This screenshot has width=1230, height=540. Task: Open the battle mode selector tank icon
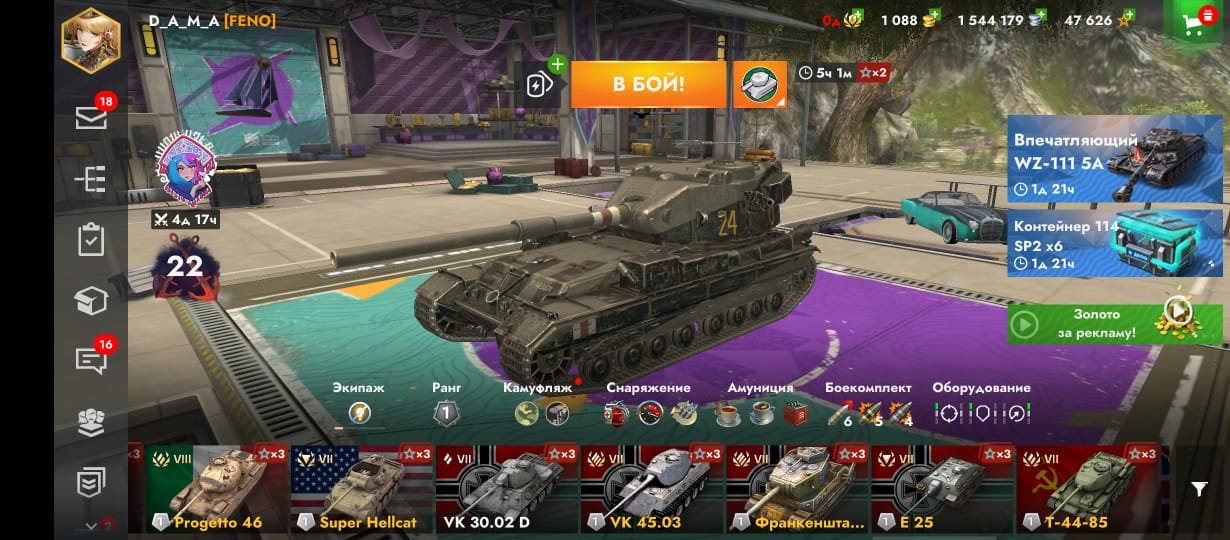click(760, 85)
